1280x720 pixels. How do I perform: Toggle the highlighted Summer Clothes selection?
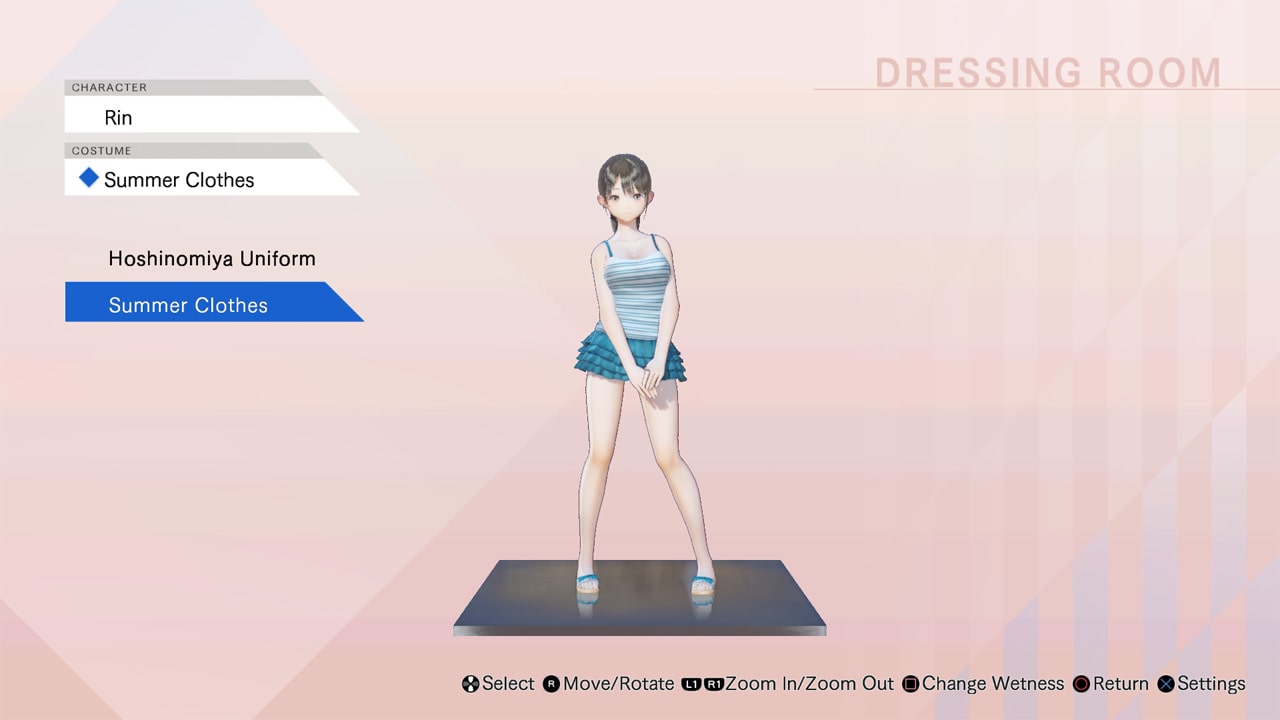click(x=187, y=304)
